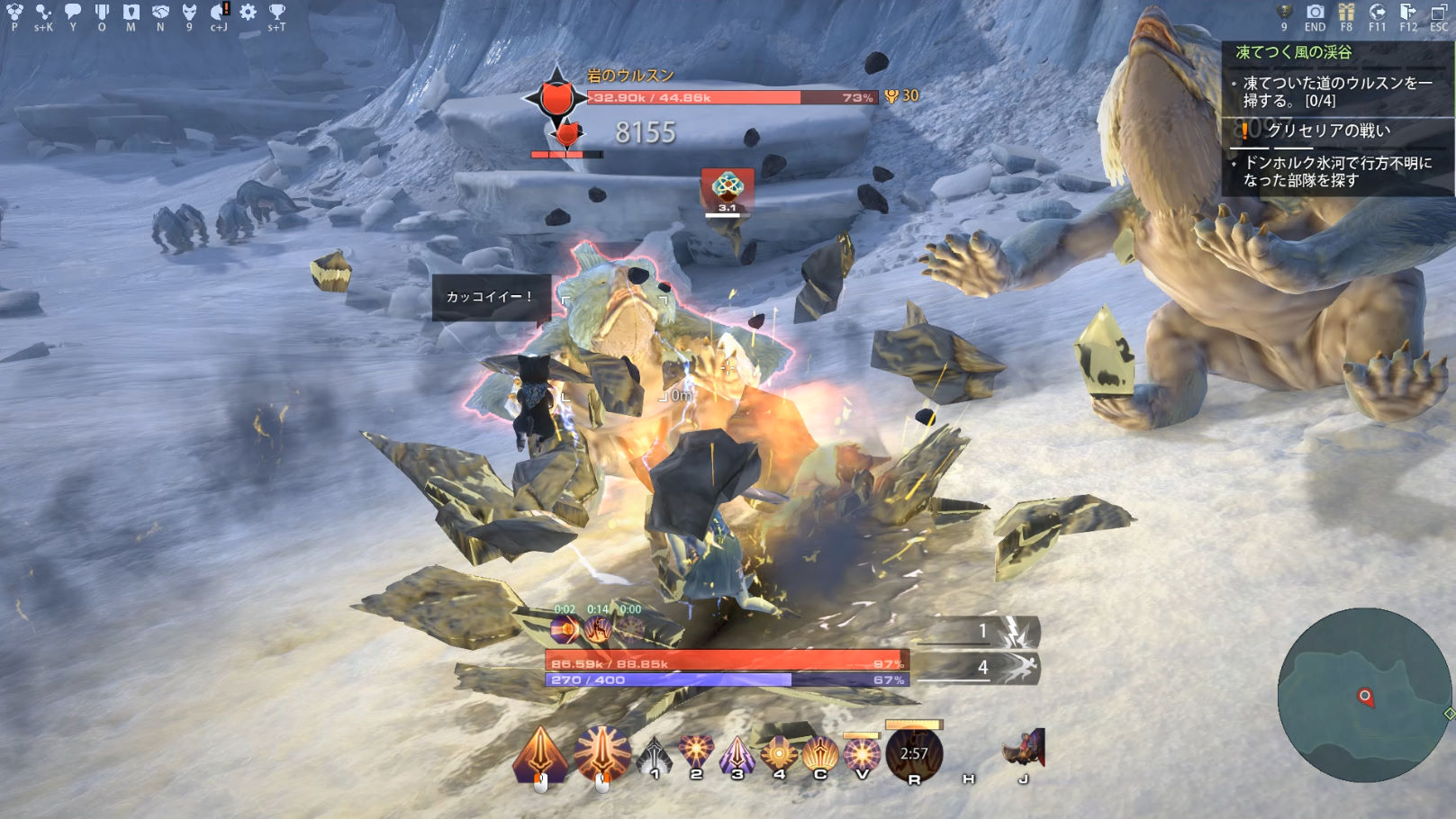The width and height of the screenshot is (1456, 819).
Task: Activate the left-mouse sword attack skill
Action: pyautogui.click(x=540, y=754)
